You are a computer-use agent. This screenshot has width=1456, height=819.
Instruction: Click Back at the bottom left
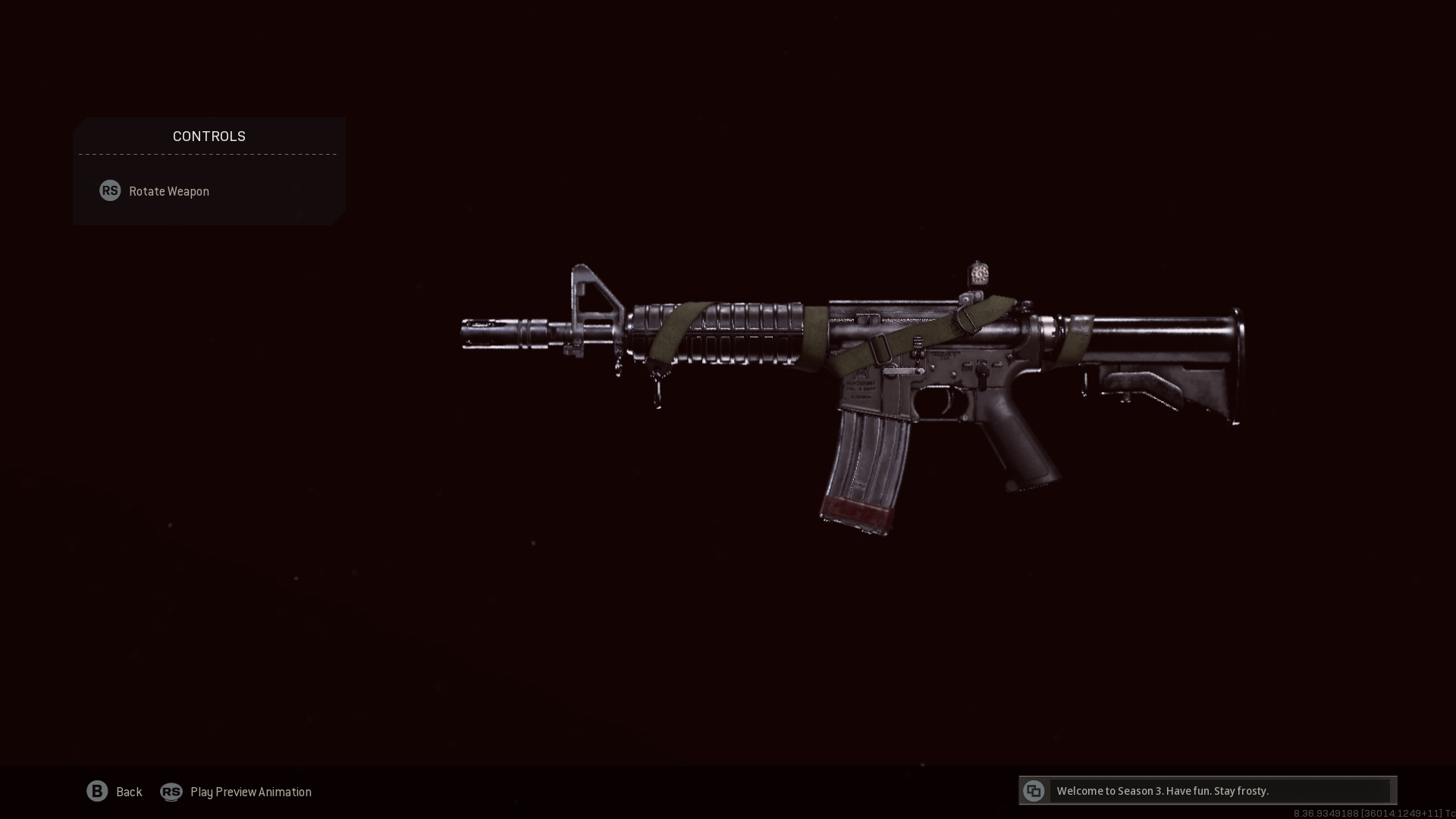coord(129,792)
